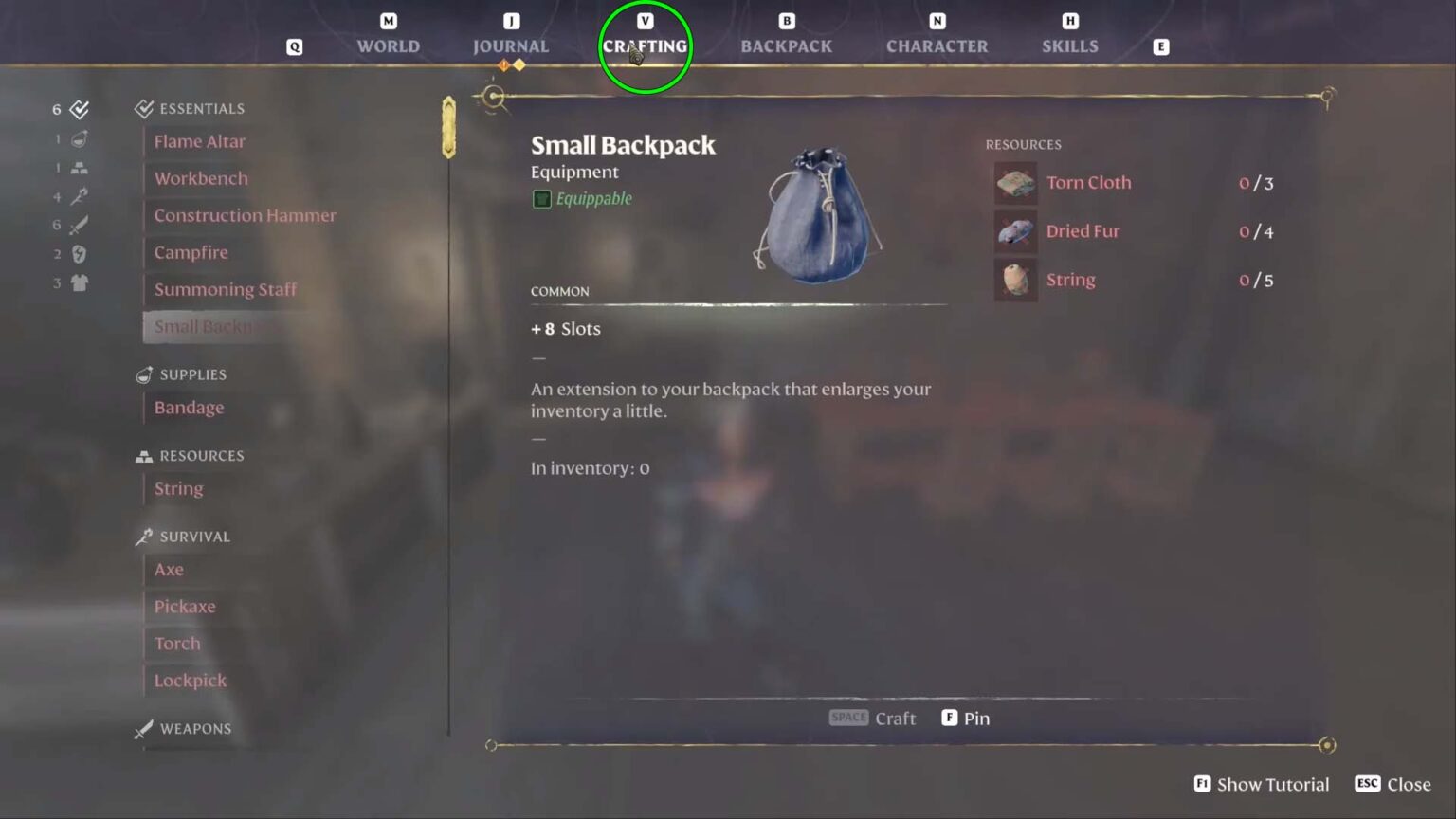Open the Character tab

pyautogui.click(x=937, y=45)
